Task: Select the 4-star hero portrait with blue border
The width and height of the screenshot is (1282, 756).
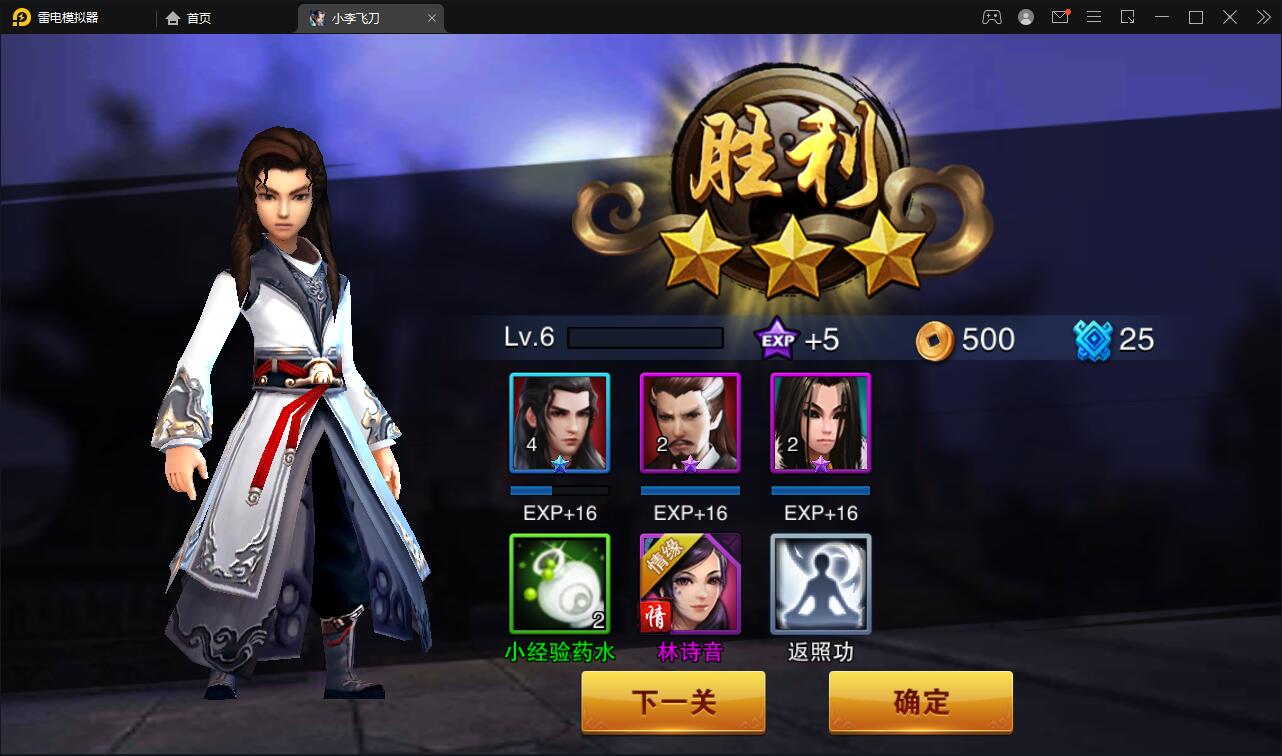Action: [559, 422]
